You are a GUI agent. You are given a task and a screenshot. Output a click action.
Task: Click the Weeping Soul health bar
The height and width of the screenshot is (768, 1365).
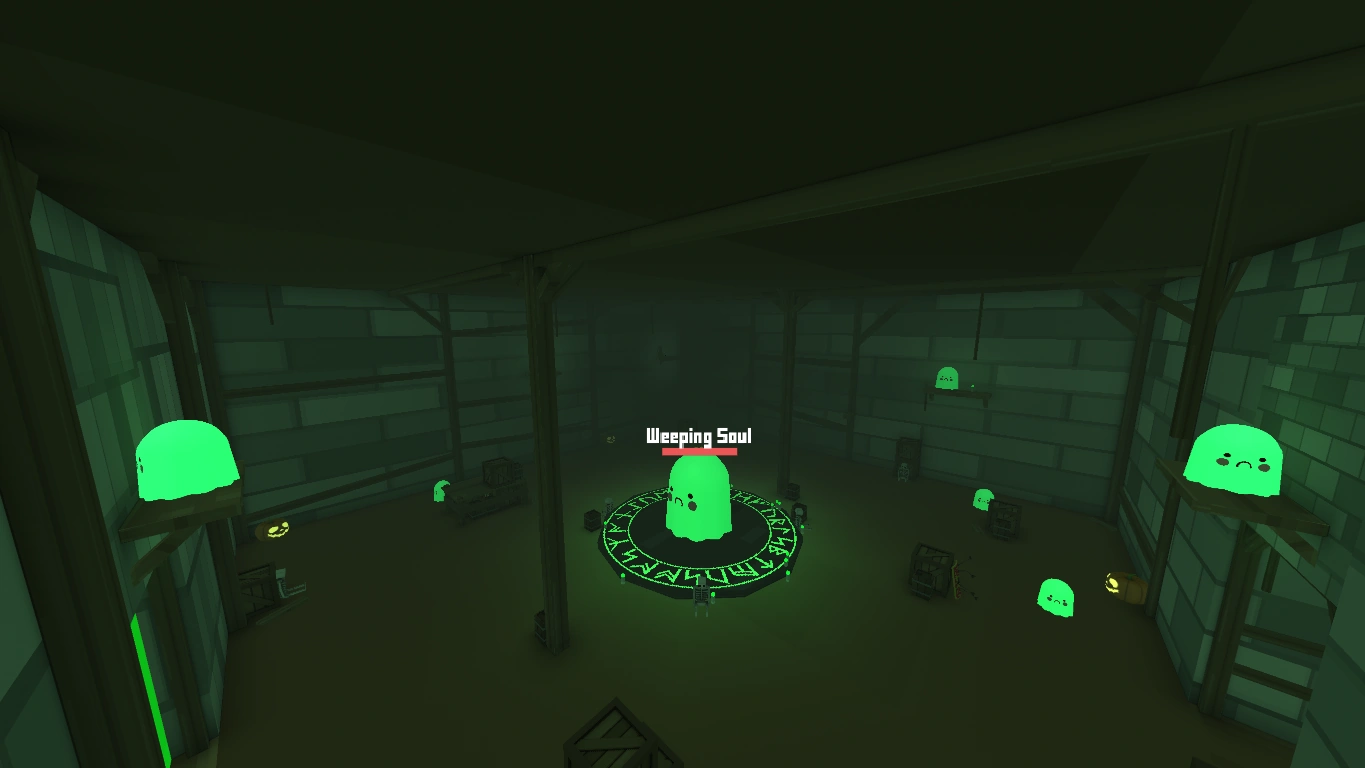pos(699,452)
